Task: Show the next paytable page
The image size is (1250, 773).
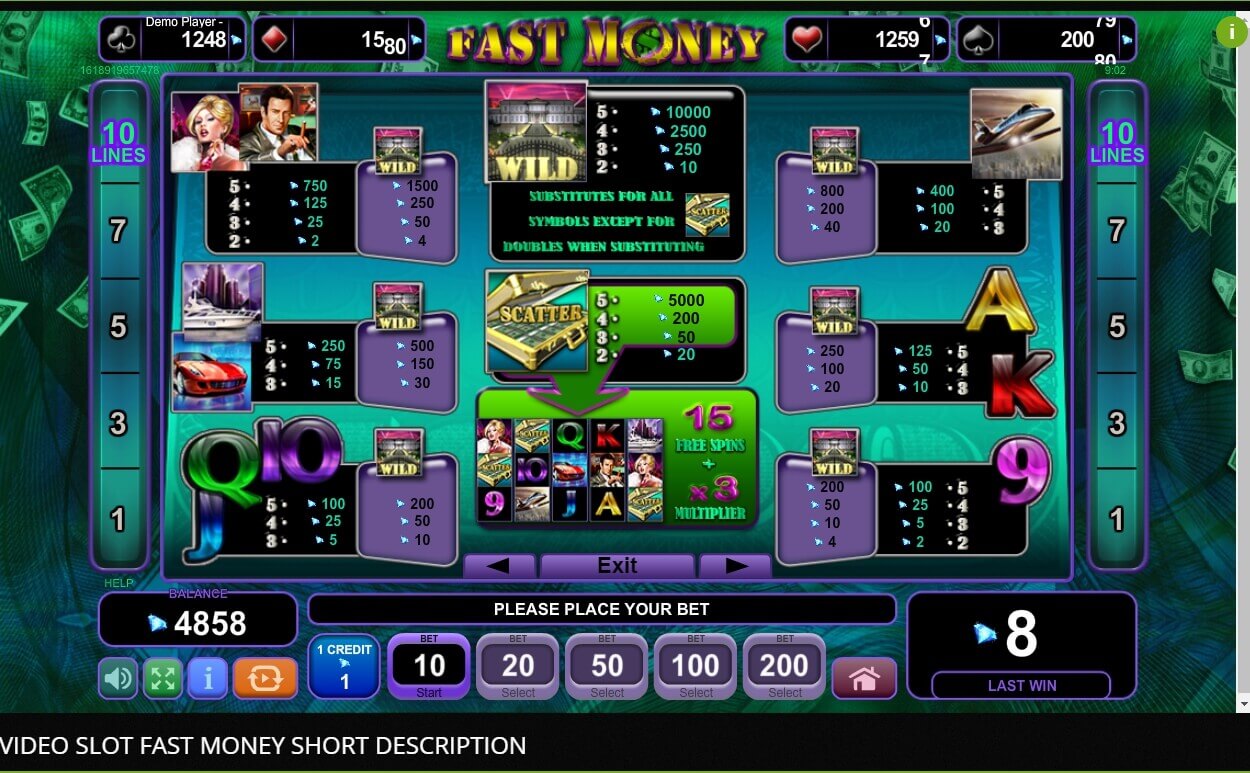Action: coord(735,566)
